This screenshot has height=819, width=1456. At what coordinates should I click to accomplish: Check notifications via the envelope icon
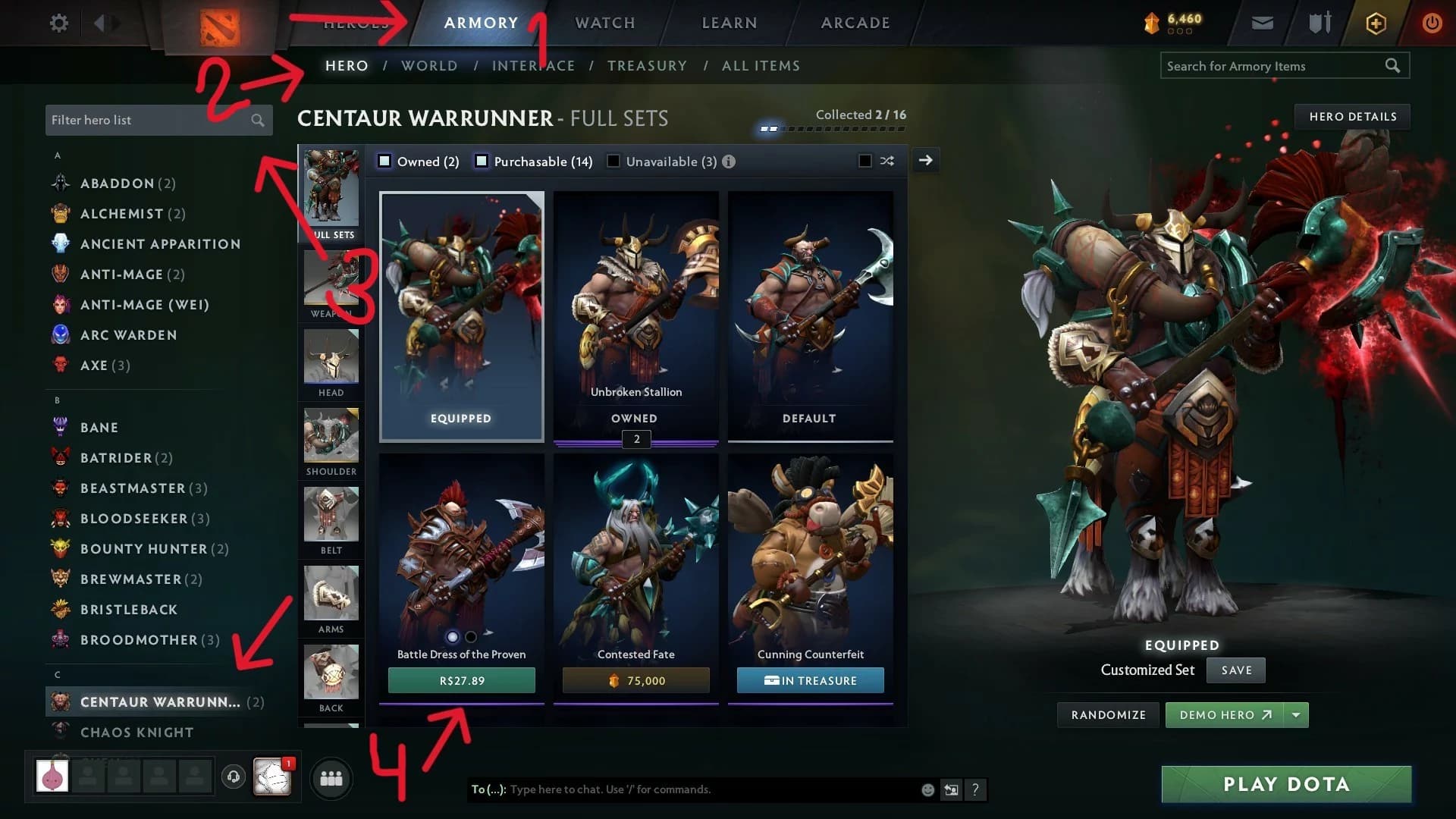point(1261,23)
